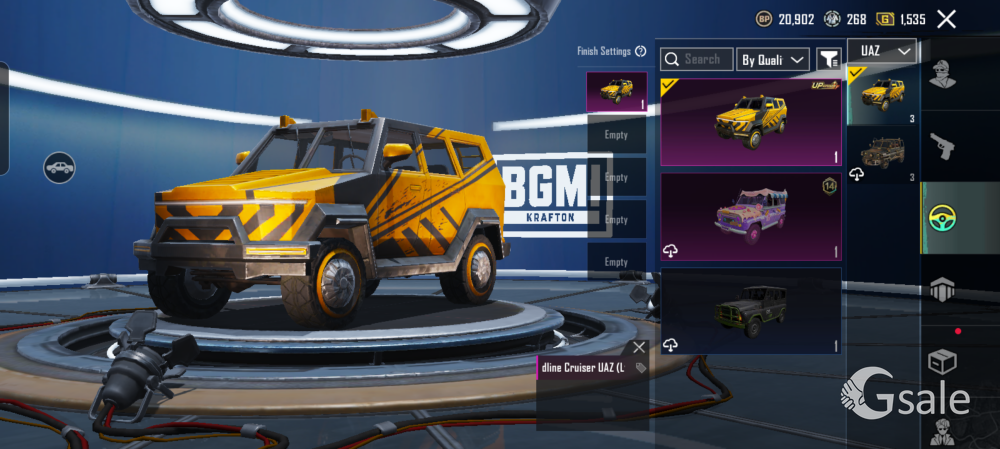
Task: Close the Cruiser UAZ name popup
Action: (x=639, y=348)
